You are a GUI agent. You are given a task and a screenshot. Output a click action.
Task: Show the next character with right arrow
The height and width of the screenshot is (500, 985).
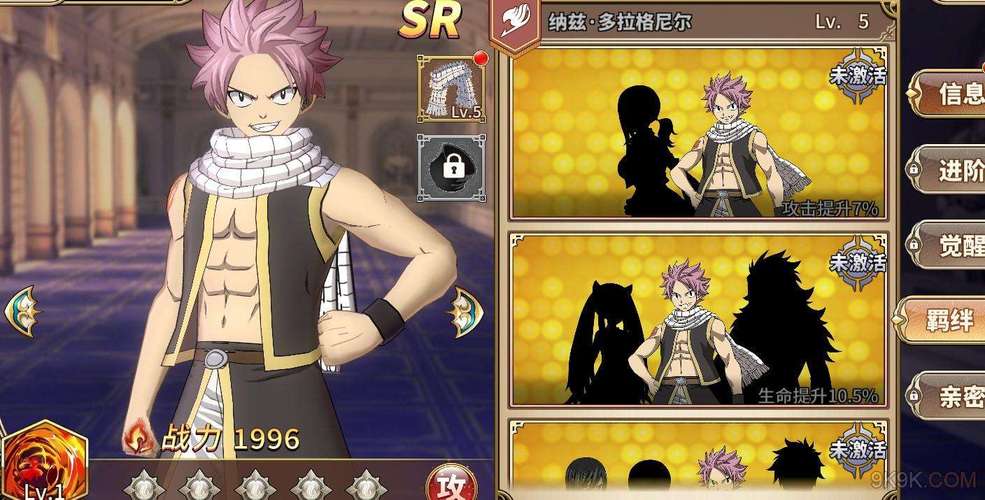[464, 311]
